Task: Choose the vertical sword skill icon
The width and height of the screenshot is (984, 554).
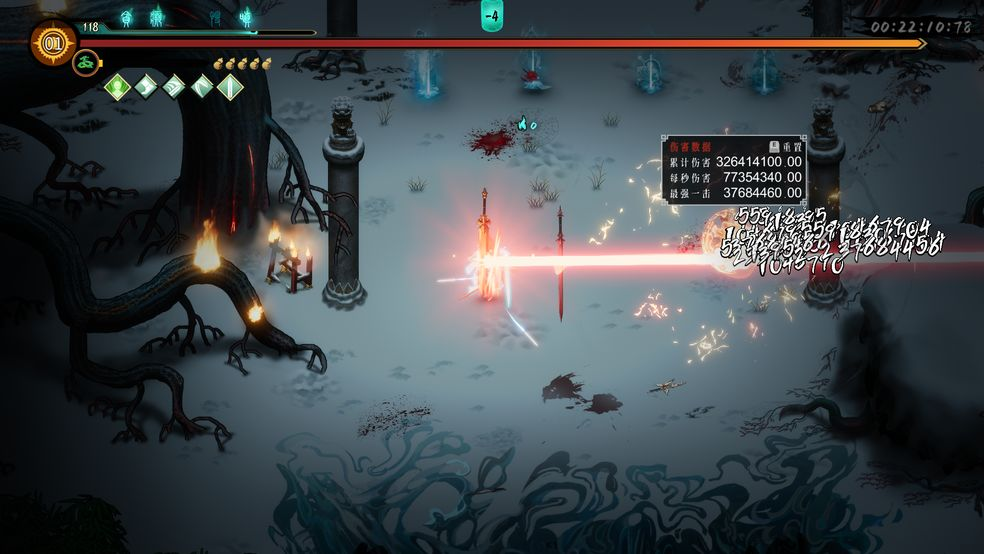Action: 230,88
